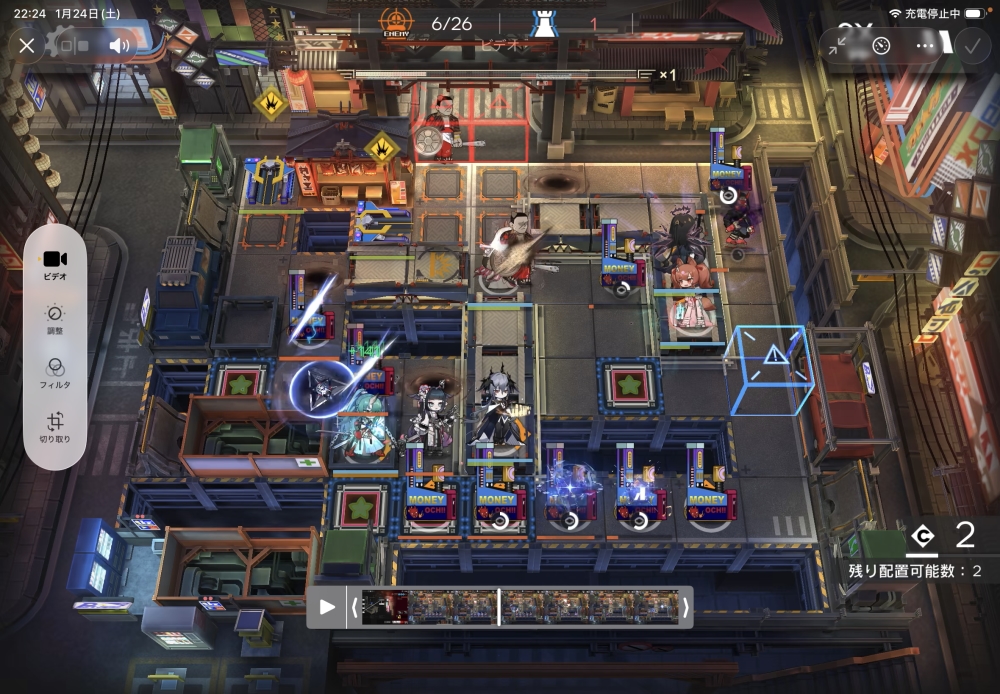This screenshot has height=694, width=1000.
Task: Open the 切り取り crop tool
Action: (55, 427)
